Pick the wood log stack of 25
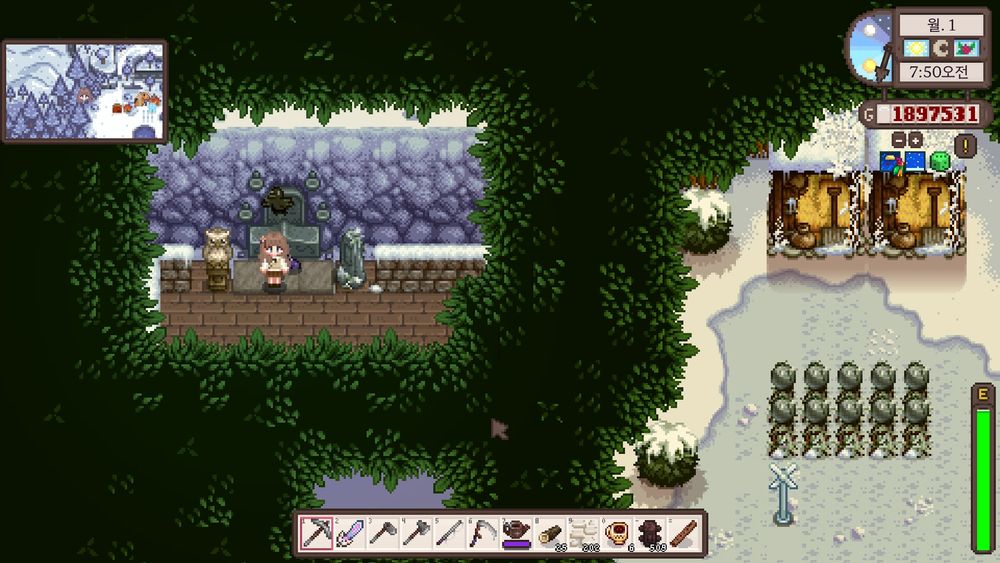This screenshot has height=563, width=1000. 550,533
